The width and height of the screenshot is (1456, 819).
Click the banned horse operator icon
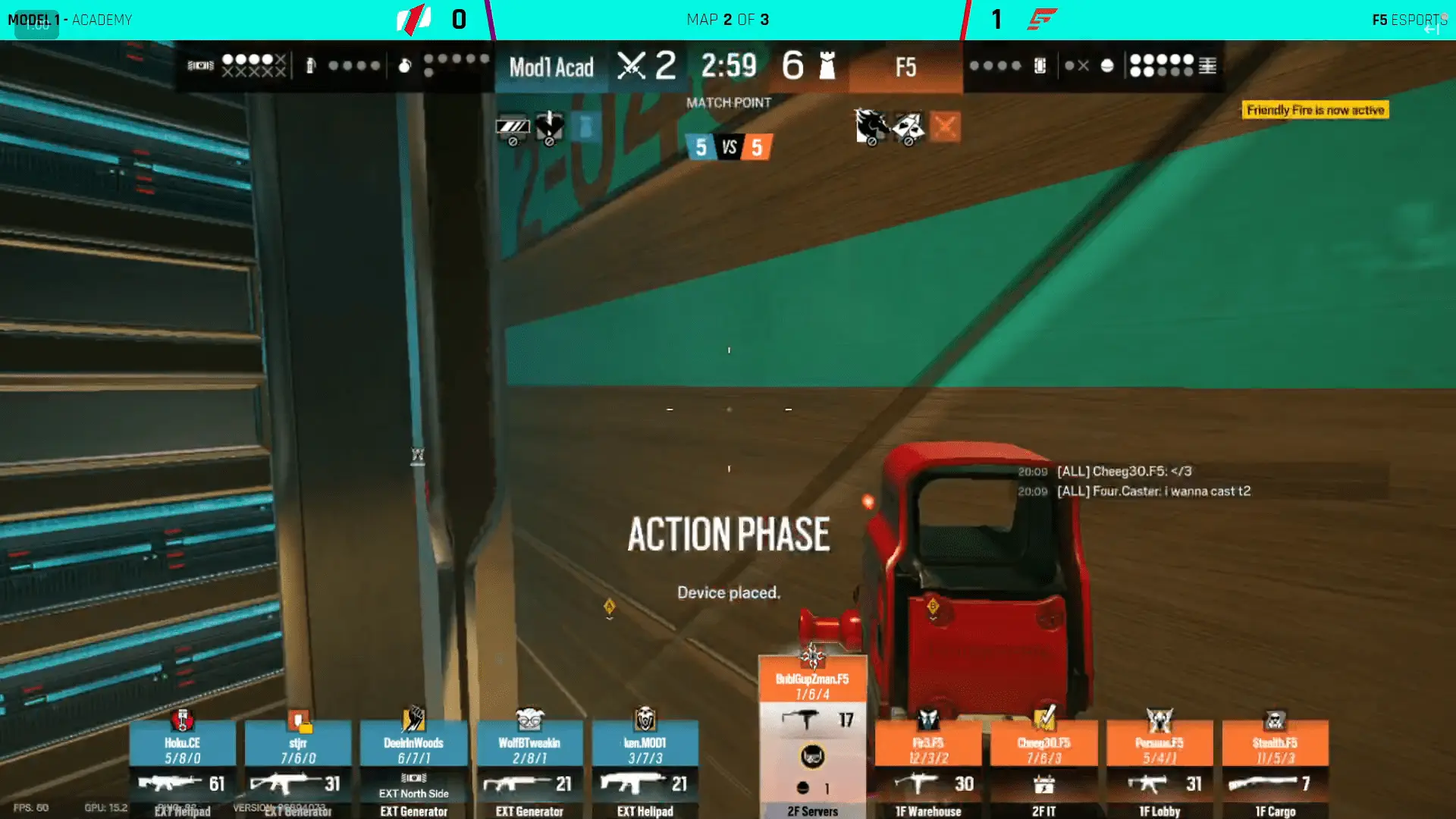coord(872,125)
